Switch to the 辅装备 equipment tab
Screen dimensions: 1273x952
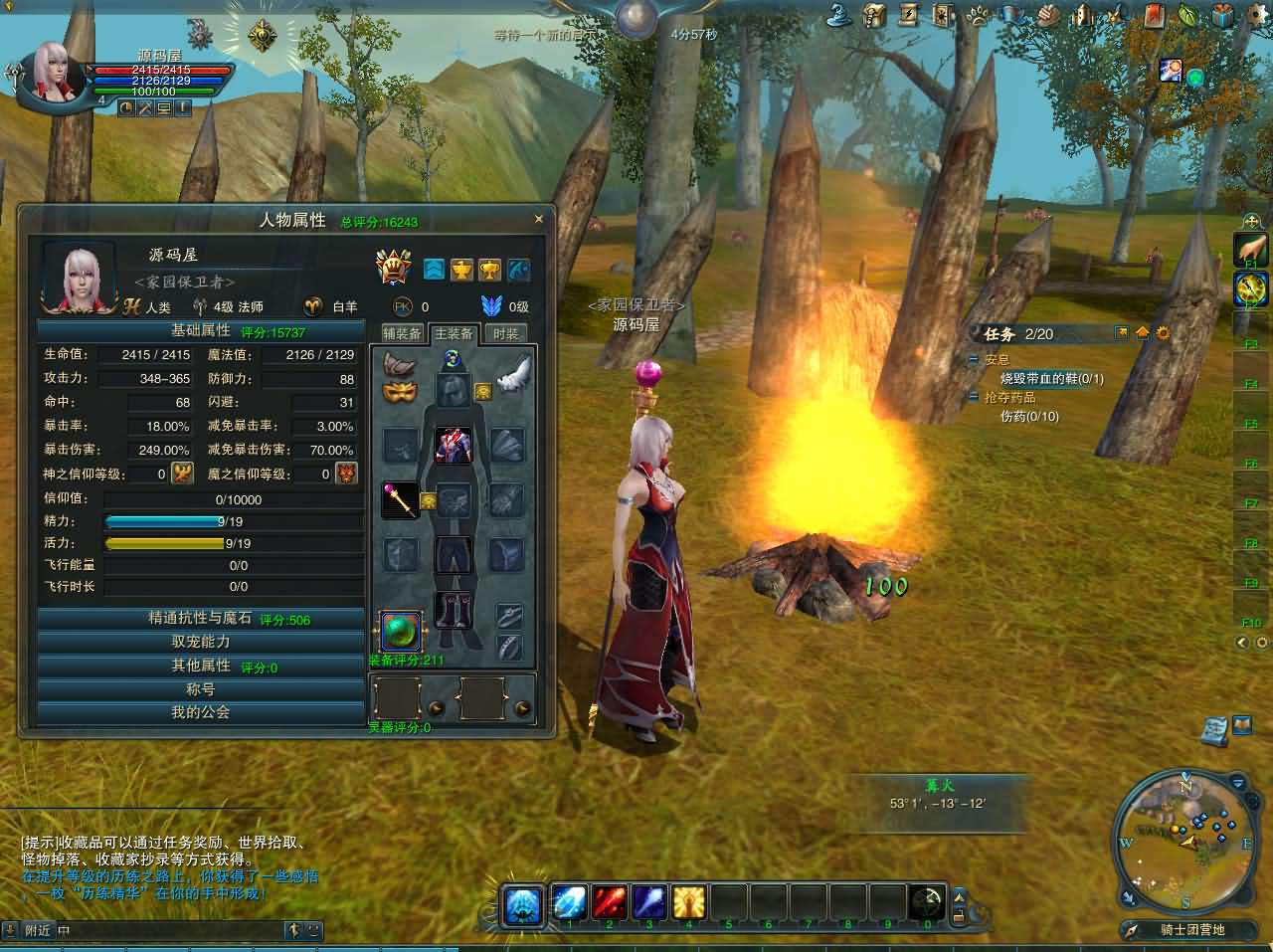403,333
